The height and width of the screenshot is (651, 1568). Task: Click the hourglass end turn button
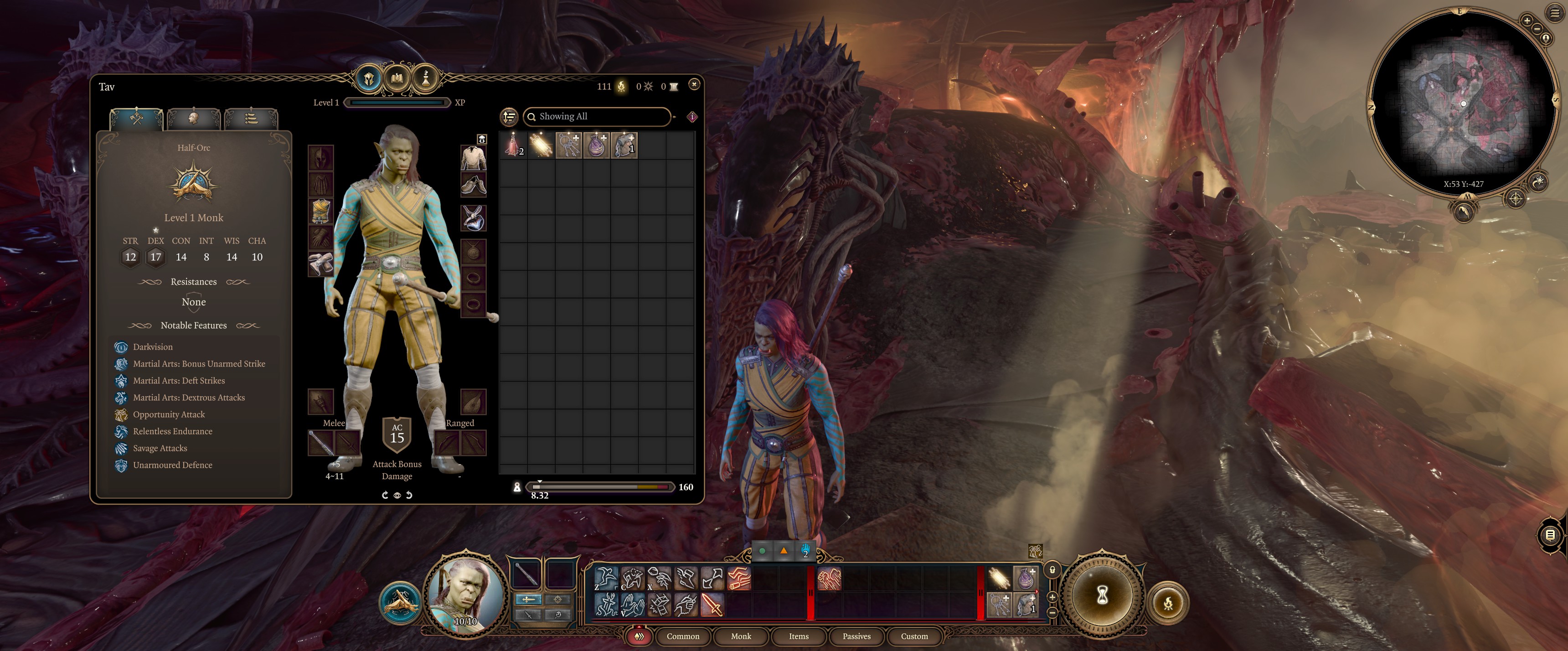coord(1102,595)
